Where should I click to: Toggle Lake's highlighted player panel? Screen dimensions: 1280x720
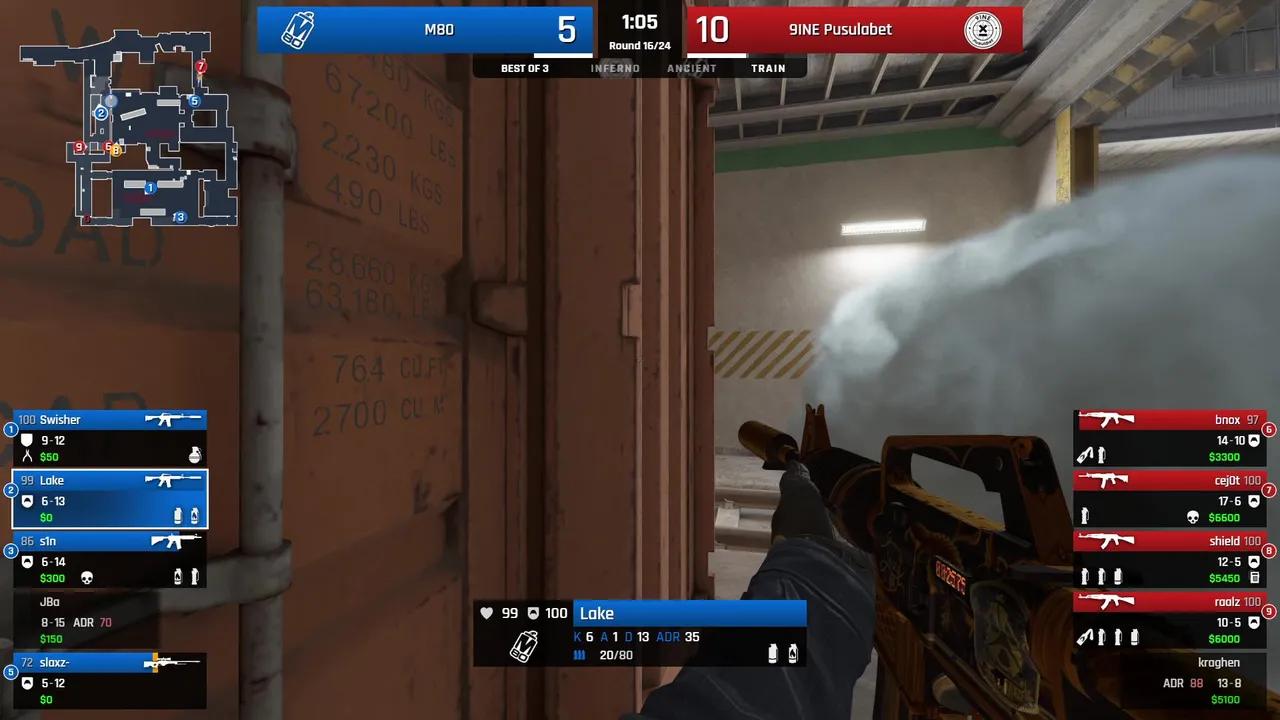coord(110,498)
